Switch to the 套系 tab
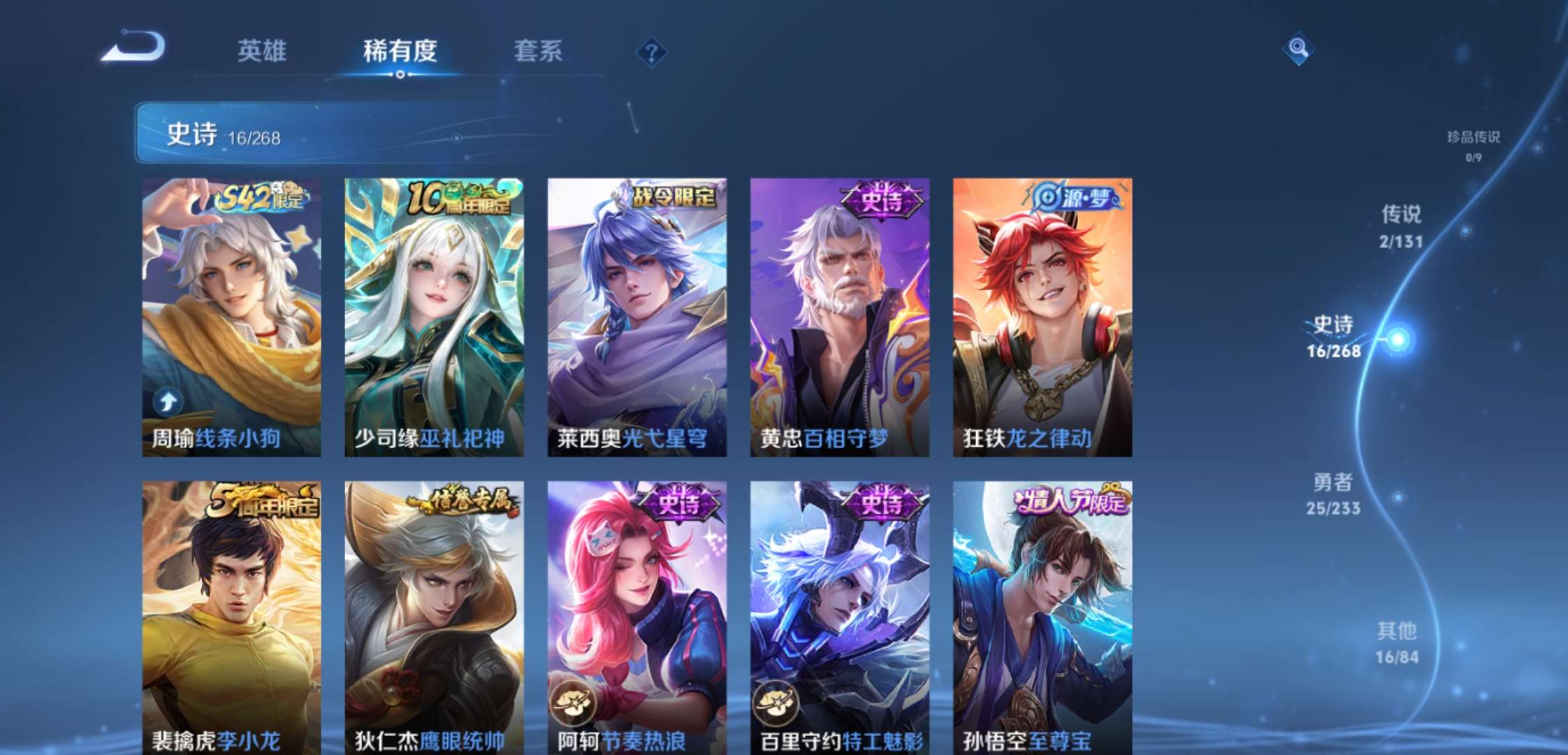Screen dimensions: 1568x755 pos(537,52)
